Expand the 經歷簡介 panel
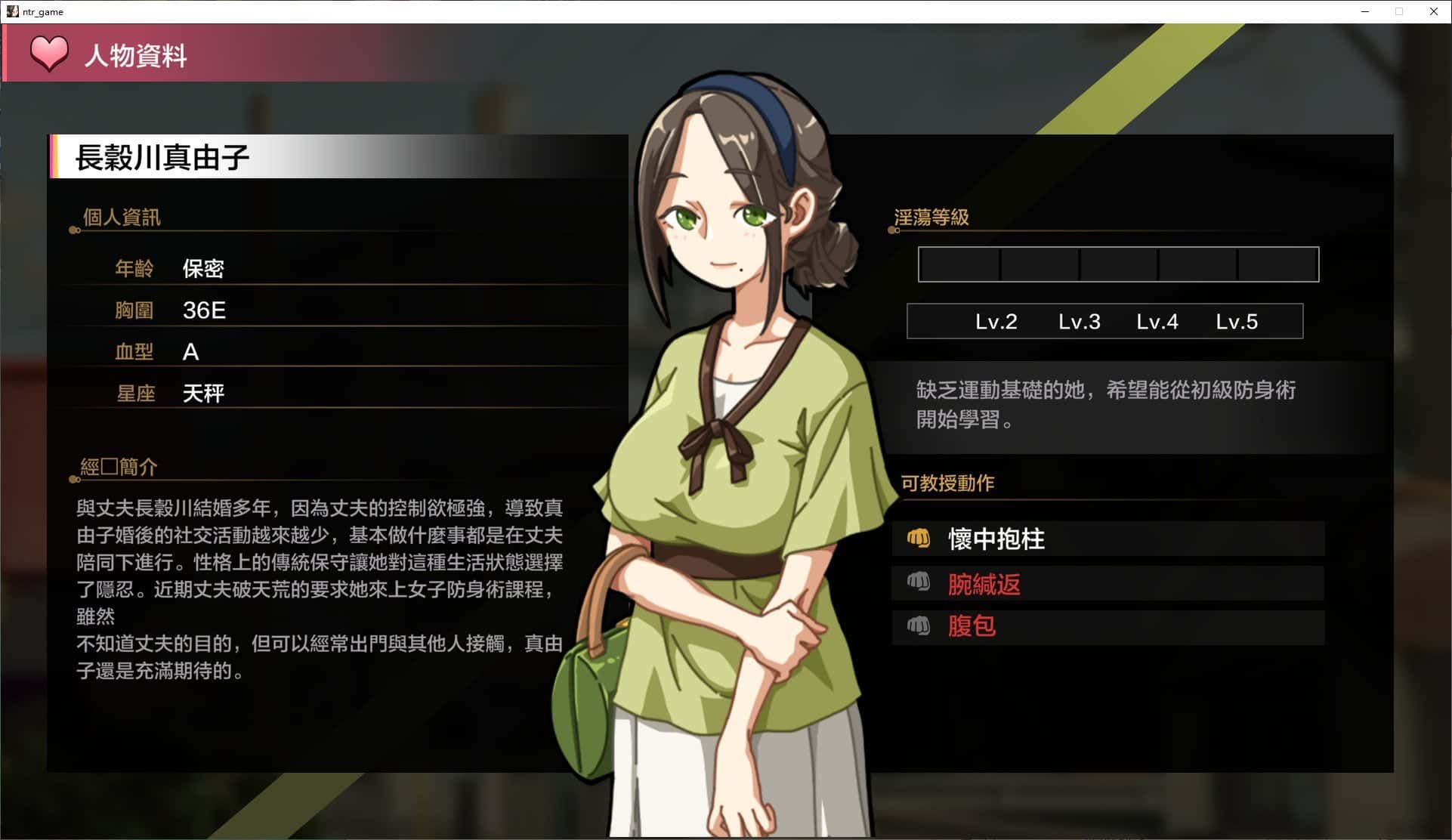The height and width of the screenshot is (840, 1452). pos(119,467)
